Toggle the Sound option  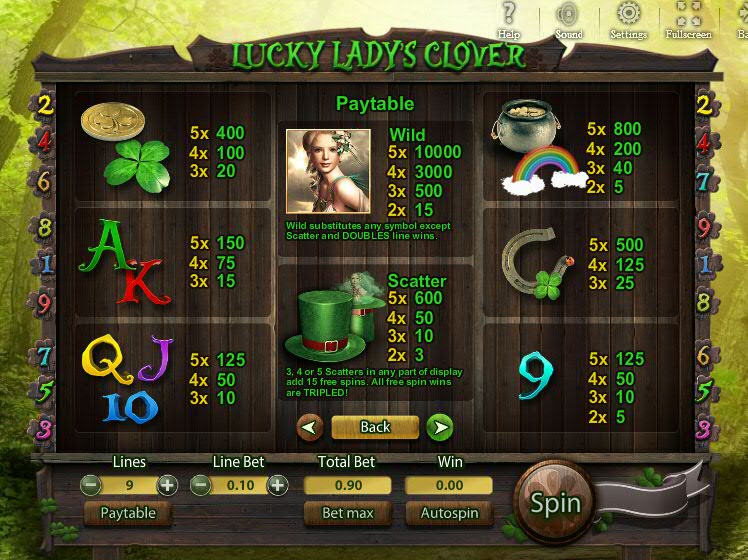569,20
